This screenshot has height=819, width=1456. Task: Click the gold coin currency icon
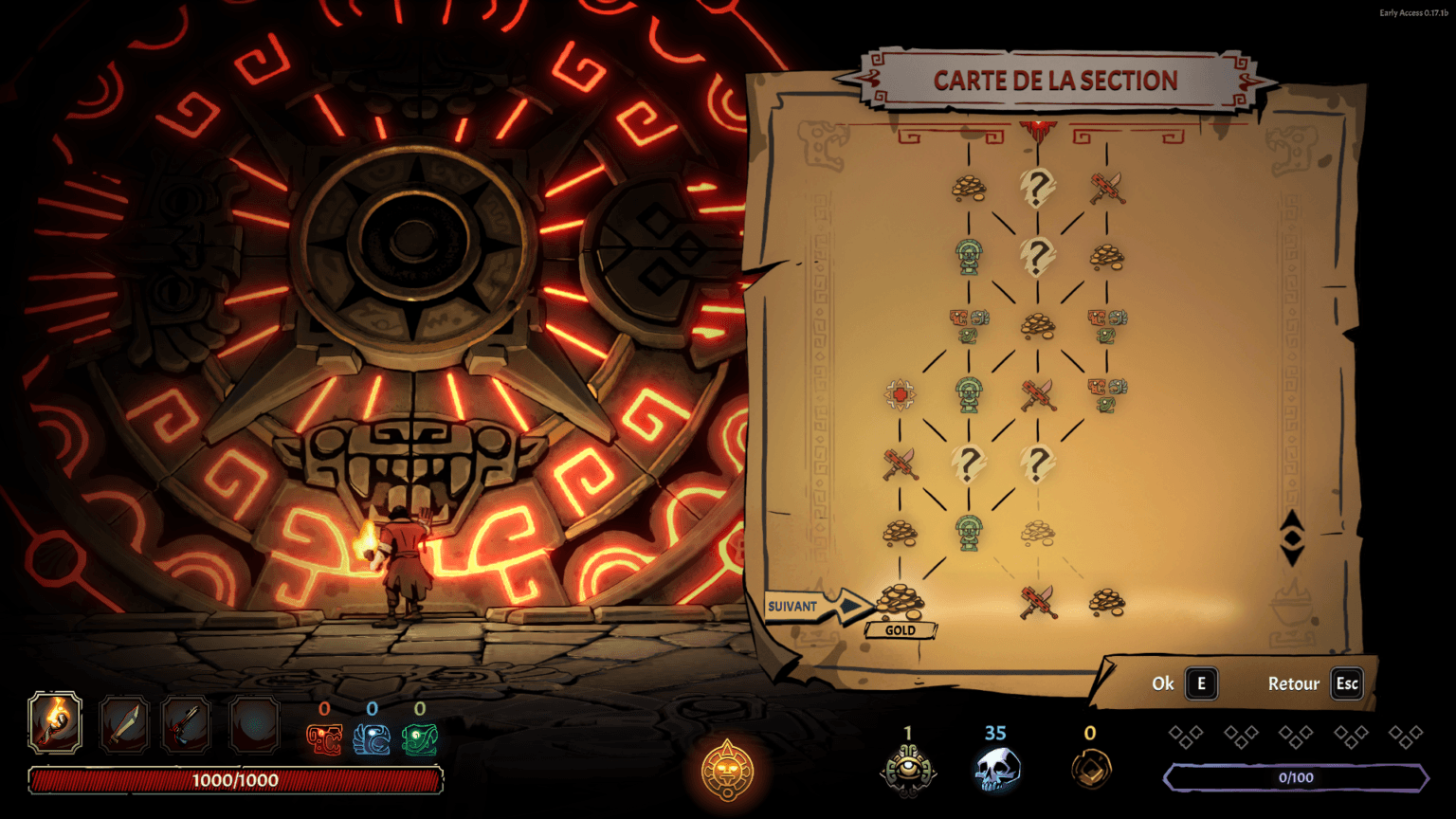(1090, 770)
